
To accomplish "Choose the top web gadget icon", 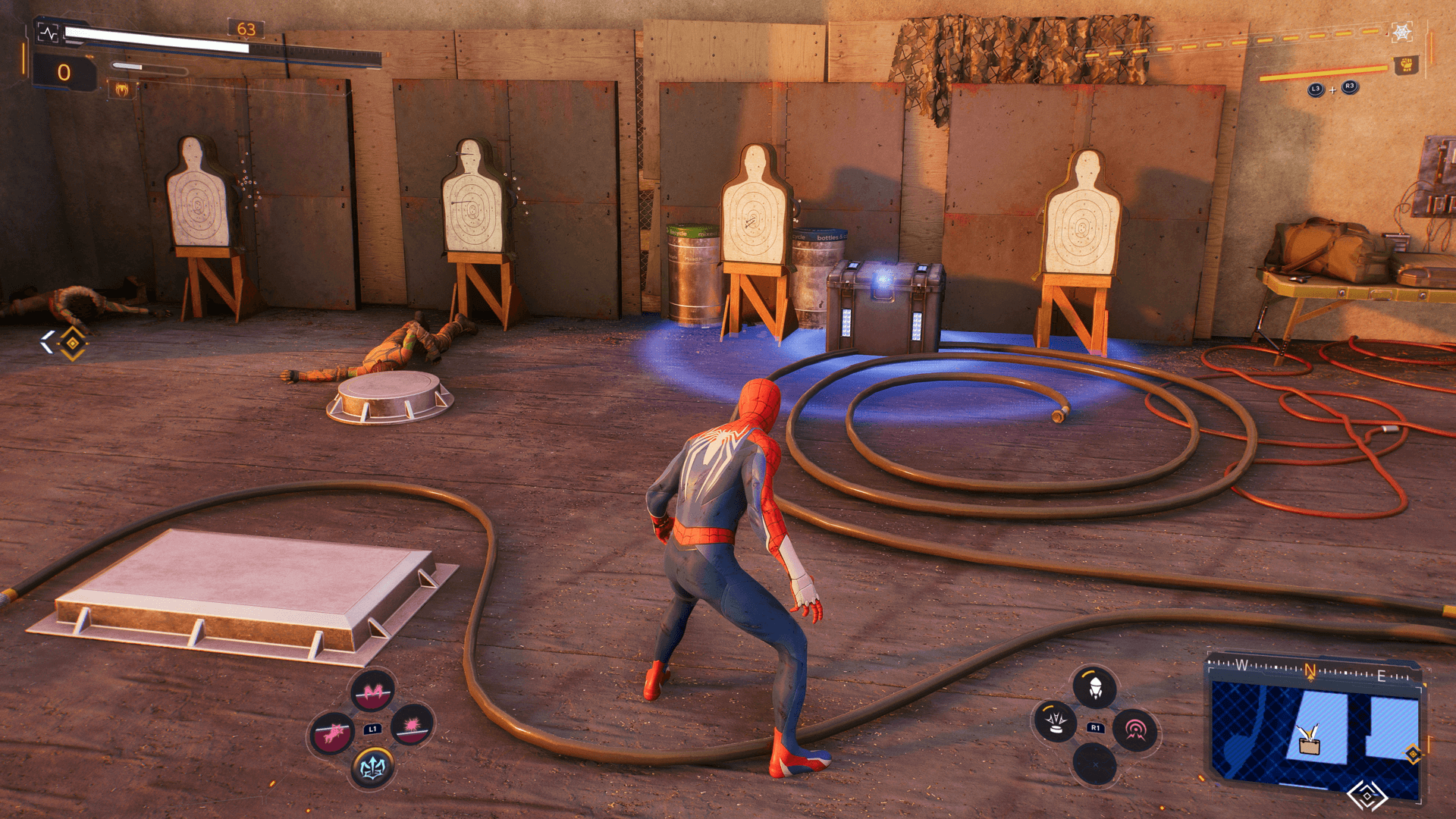I will point(1094,687).
